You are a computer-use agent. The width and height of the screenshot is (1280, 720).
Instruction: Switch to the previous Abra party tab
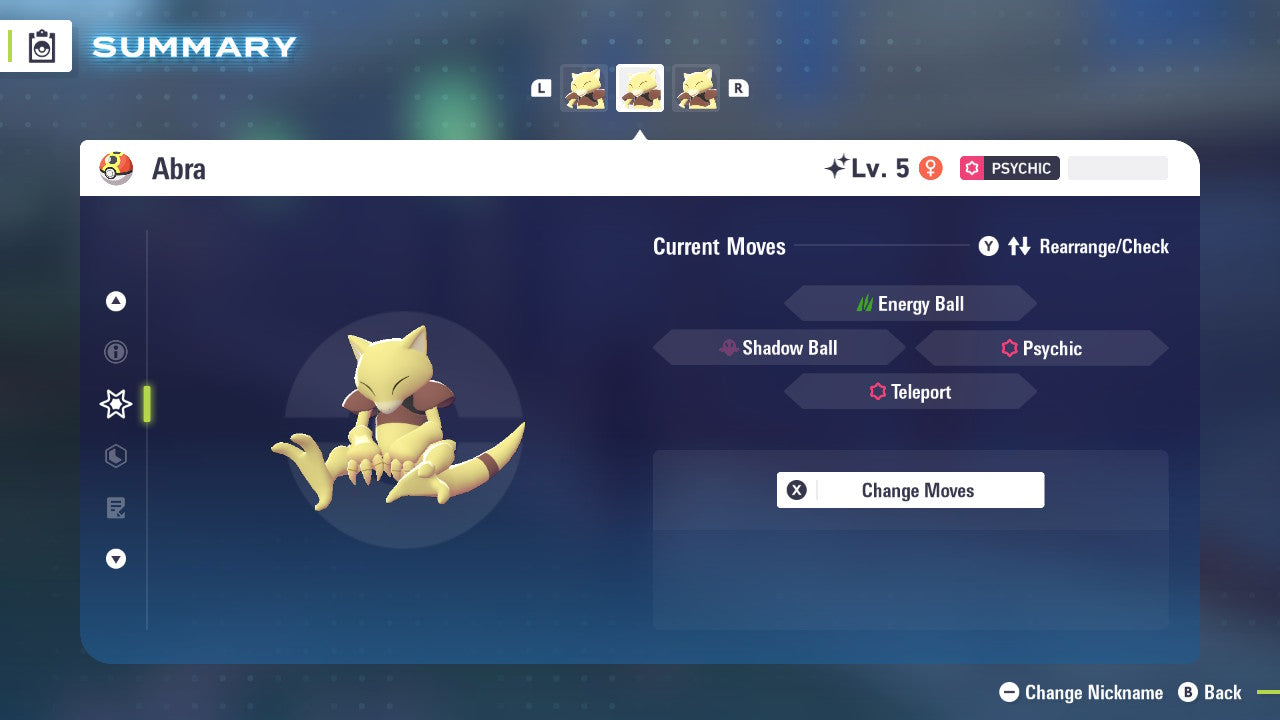click(584, 87)
